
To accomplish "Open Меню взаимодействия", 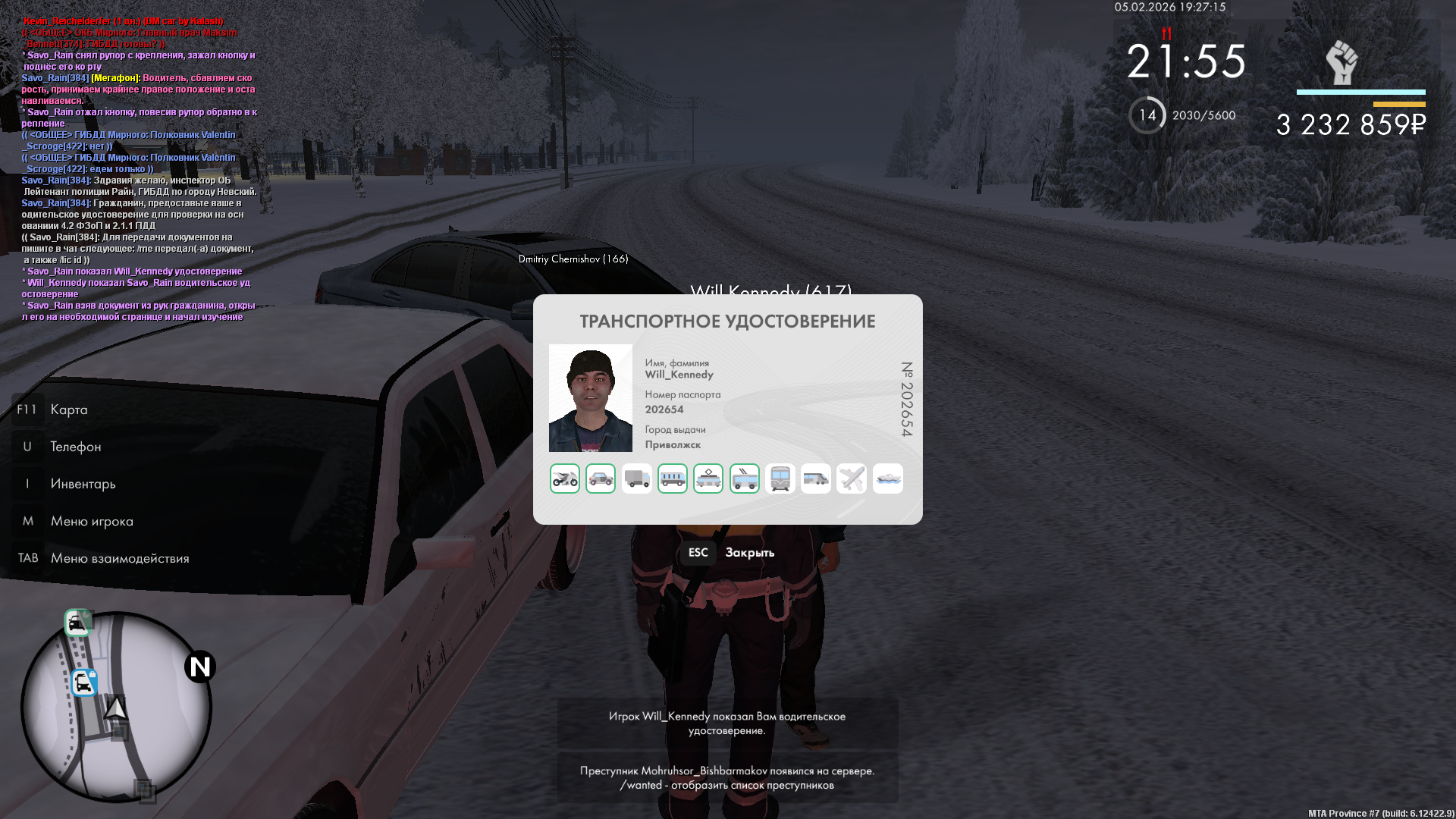I will coord(119,558).
